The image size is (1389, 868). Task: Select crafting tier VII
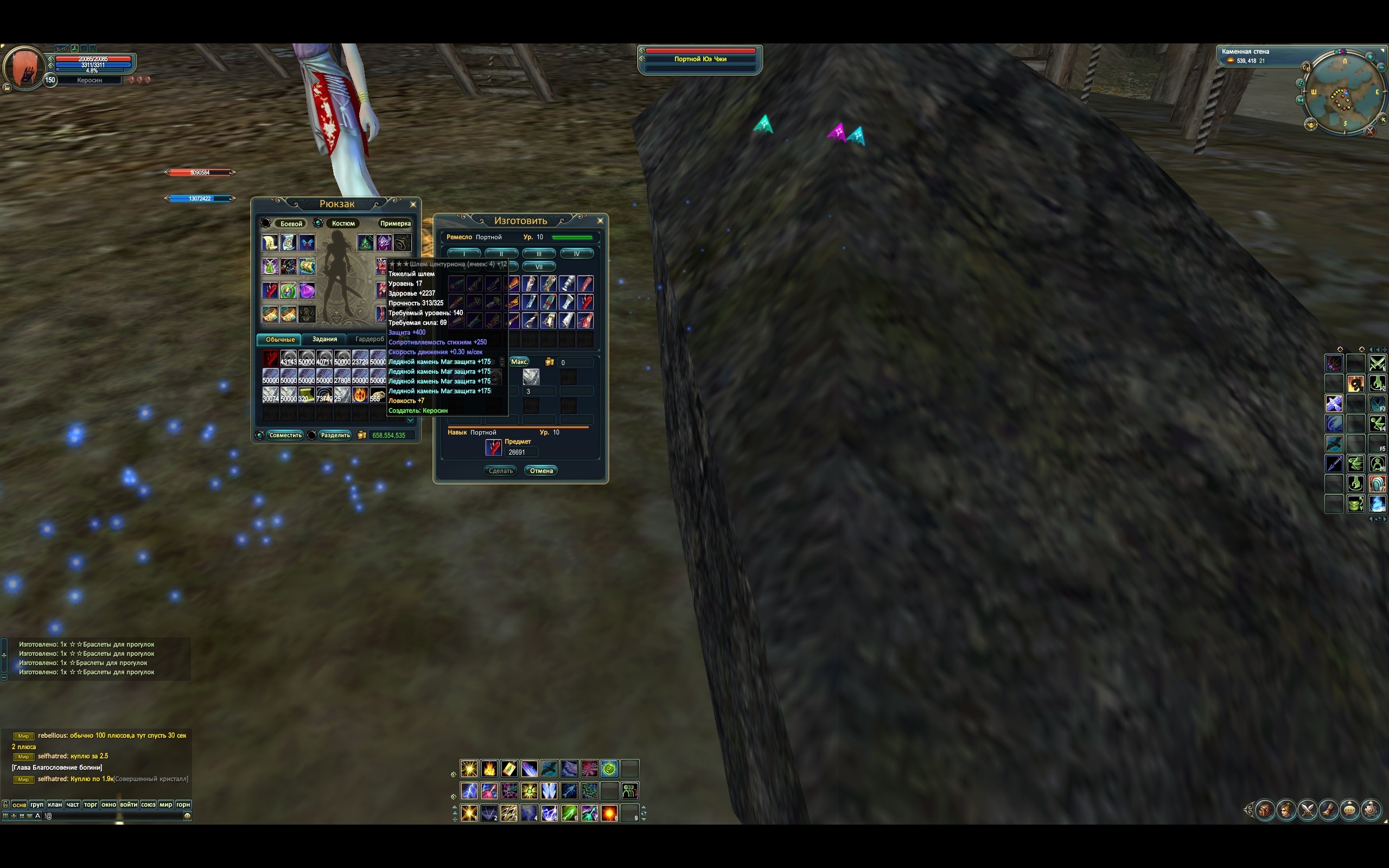tap(538, 267)
